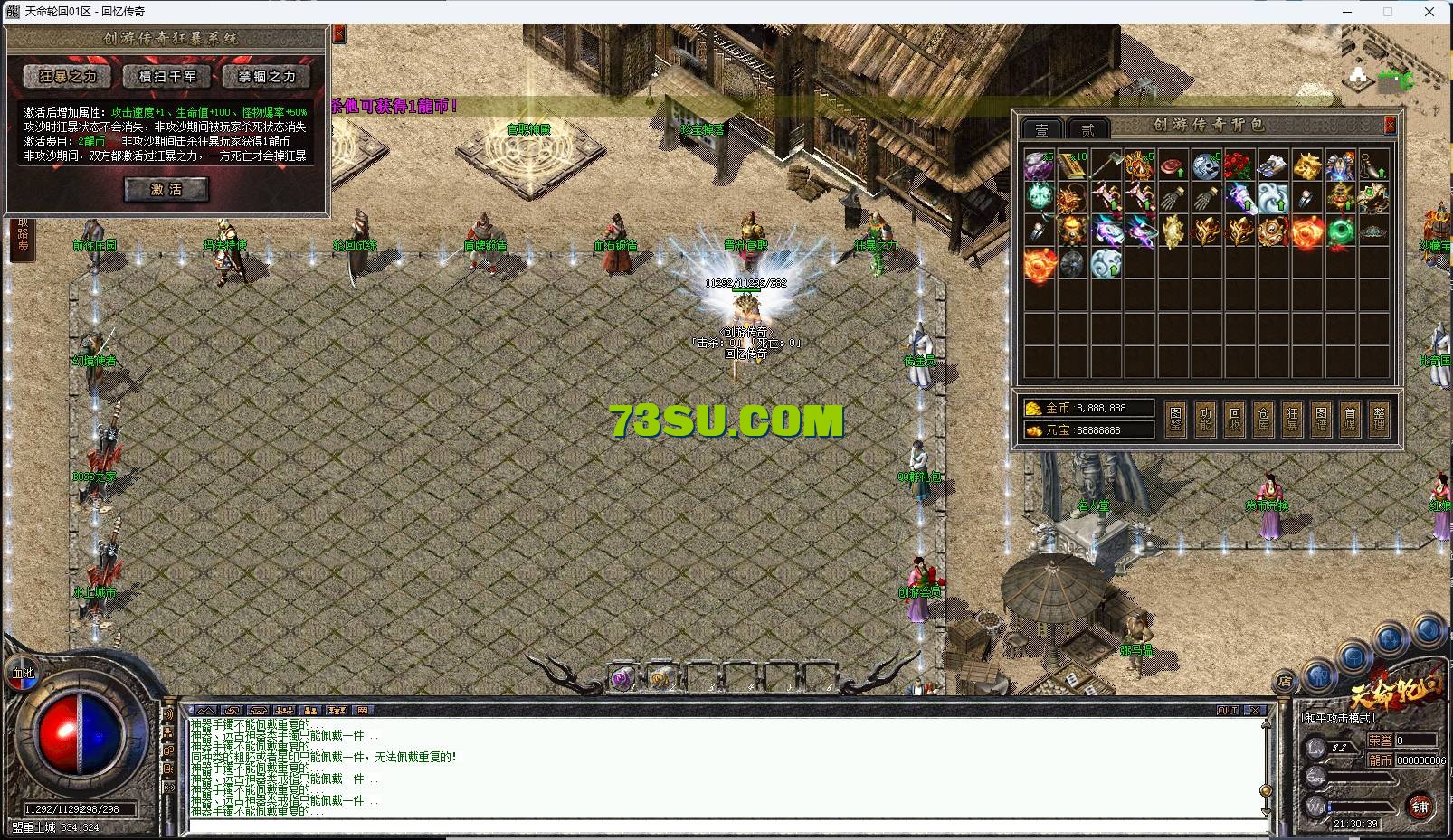Image resolution: width=1453 pixels, height=840 pixels.
Task: Click the 图谱 recipe button in backpack
Action: [1320, 417]
